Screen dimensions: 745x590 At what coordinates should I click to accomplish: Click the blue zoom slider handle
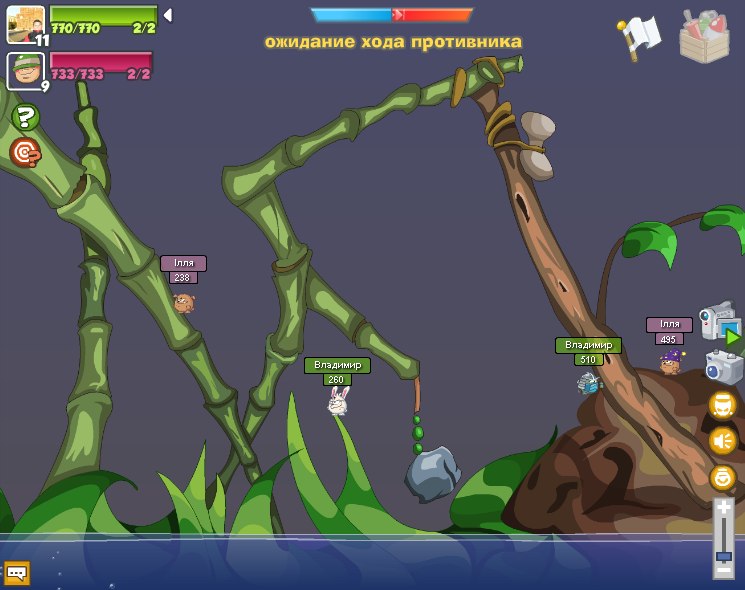(x=724, y=555)
